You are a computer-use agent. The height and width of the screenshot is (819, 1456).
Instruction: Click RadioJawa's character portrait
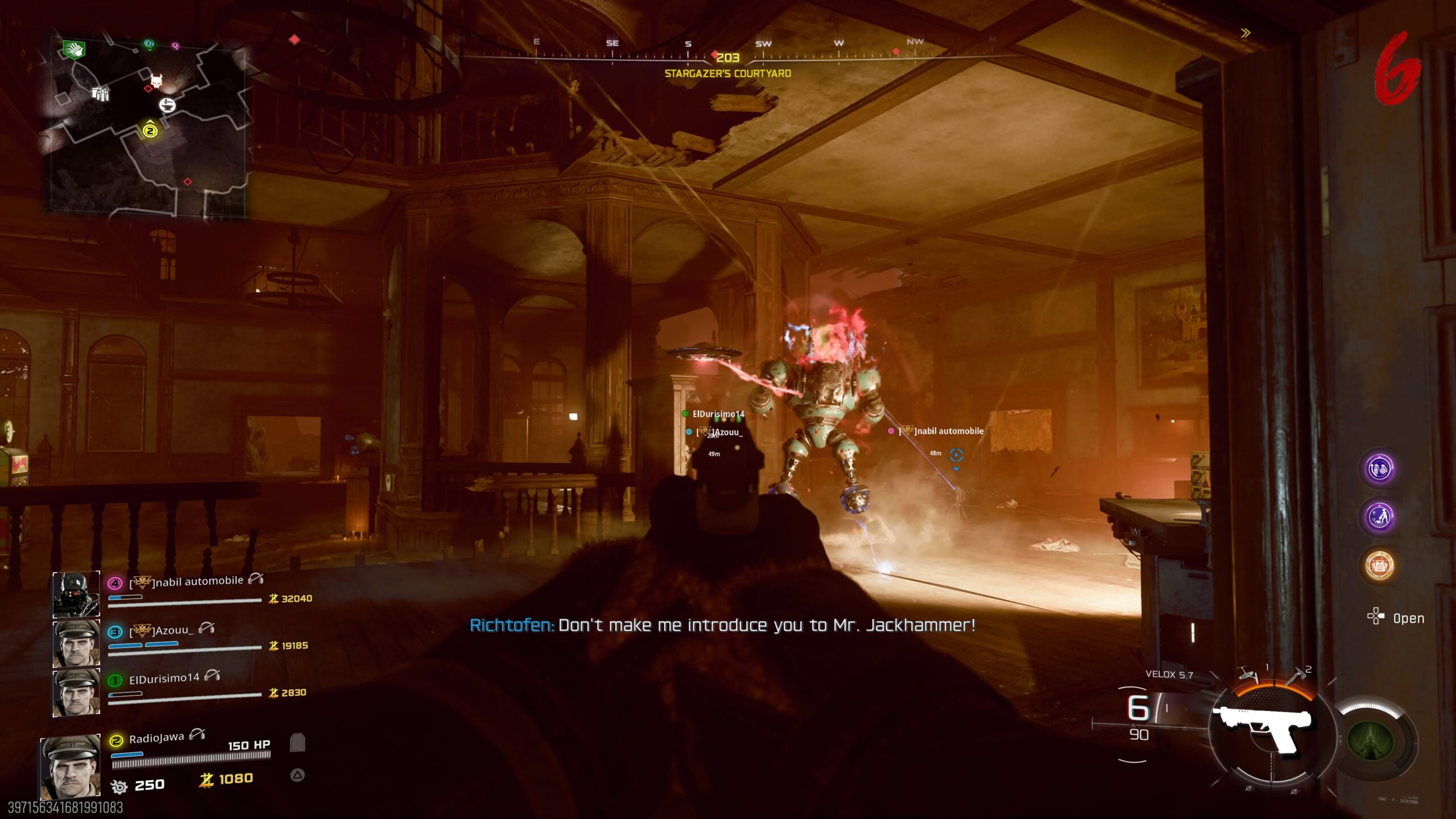(71, 768)
